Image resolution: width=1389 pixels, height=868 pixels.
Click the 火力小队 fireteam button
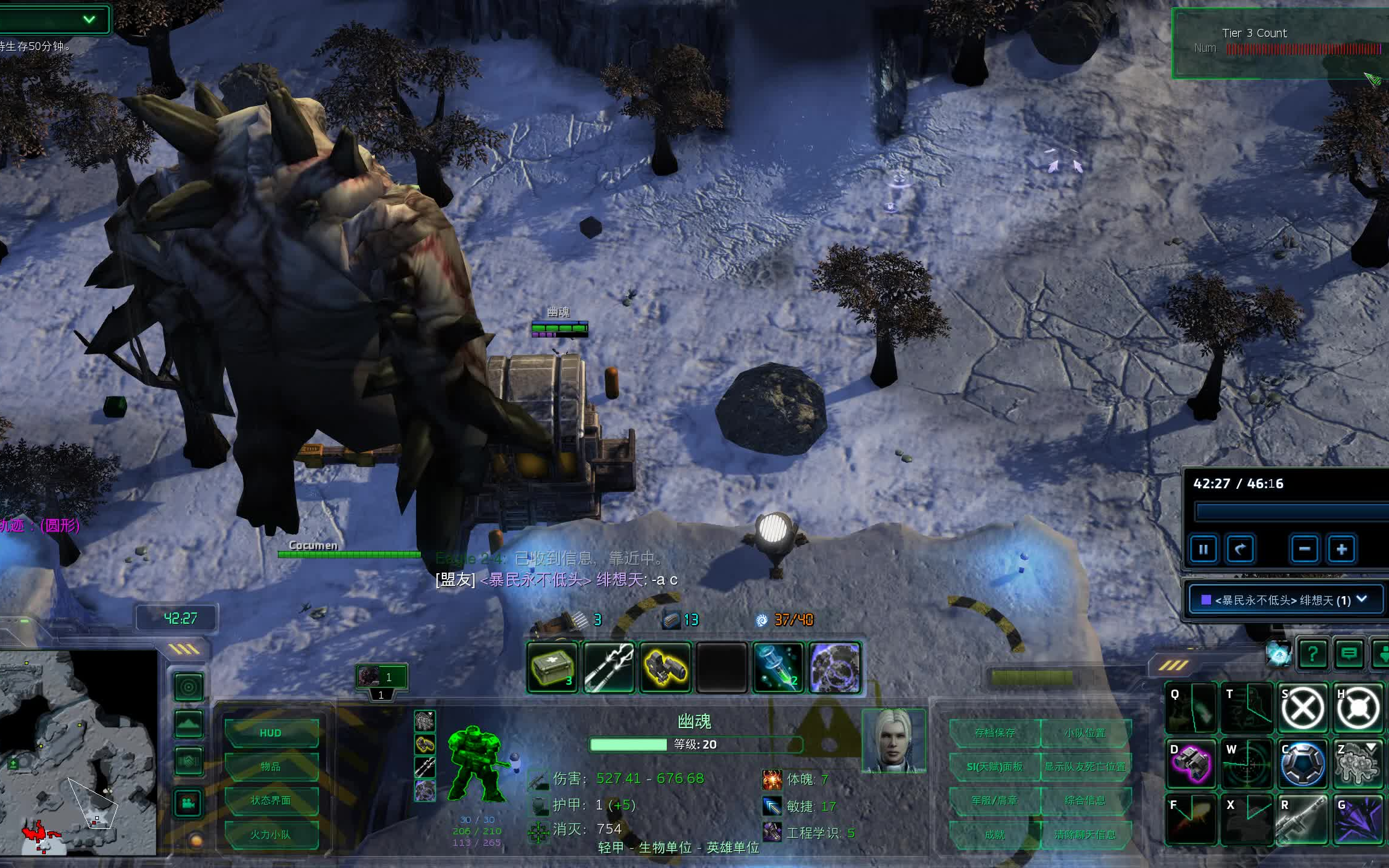tap(271, 835)
